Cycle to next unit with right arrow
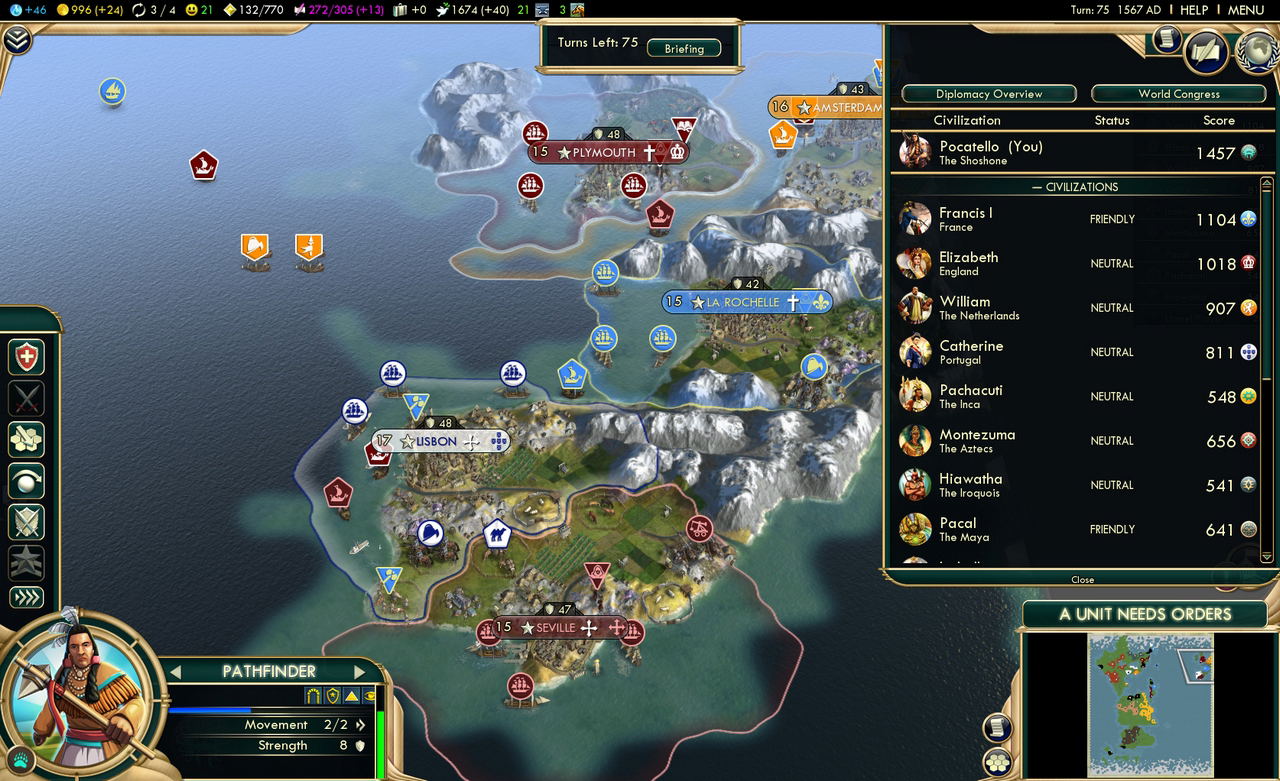The width and height of the screenshot is (1280, 781). pyautogui.click(x=359, y=672)
